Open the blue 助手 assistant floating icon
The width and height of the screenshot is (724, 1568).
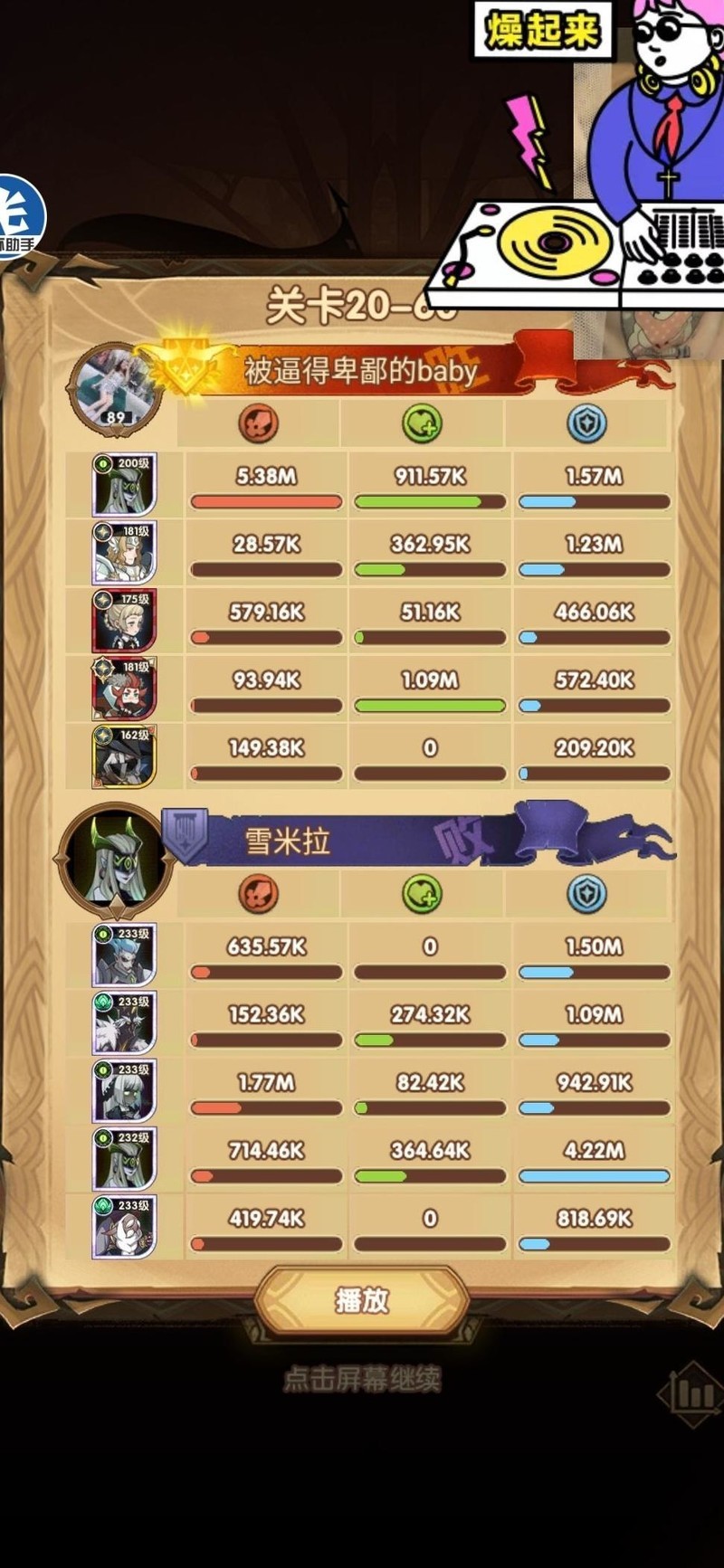[18, 217]
